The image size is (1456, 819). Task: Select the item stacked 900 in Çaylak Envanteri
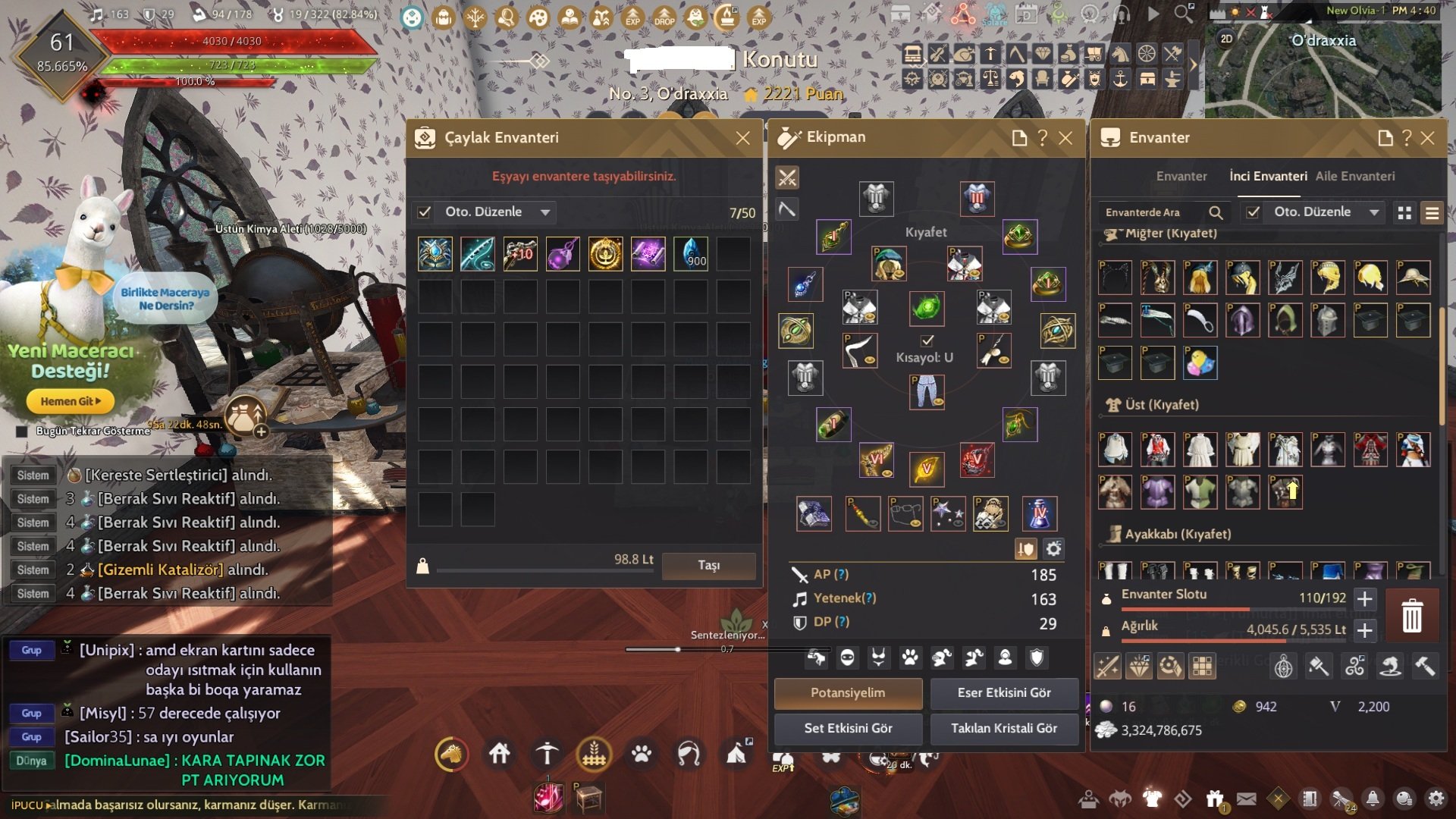[691, 254]
